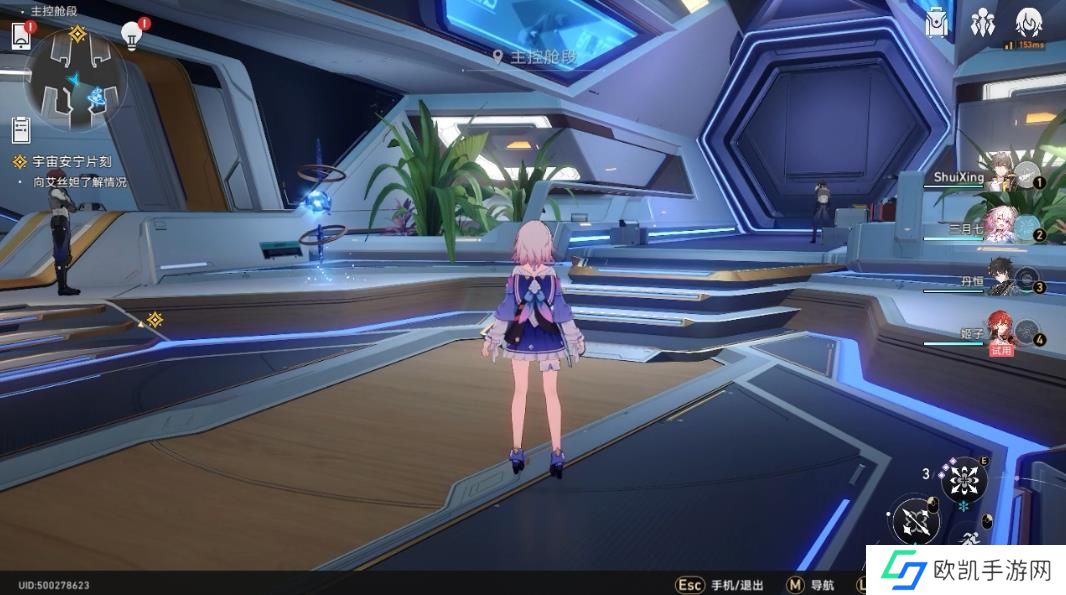The height and width of the screenshot is (595, 1066).
Task: Open the character details head icon
Action: click(1028, 22)
